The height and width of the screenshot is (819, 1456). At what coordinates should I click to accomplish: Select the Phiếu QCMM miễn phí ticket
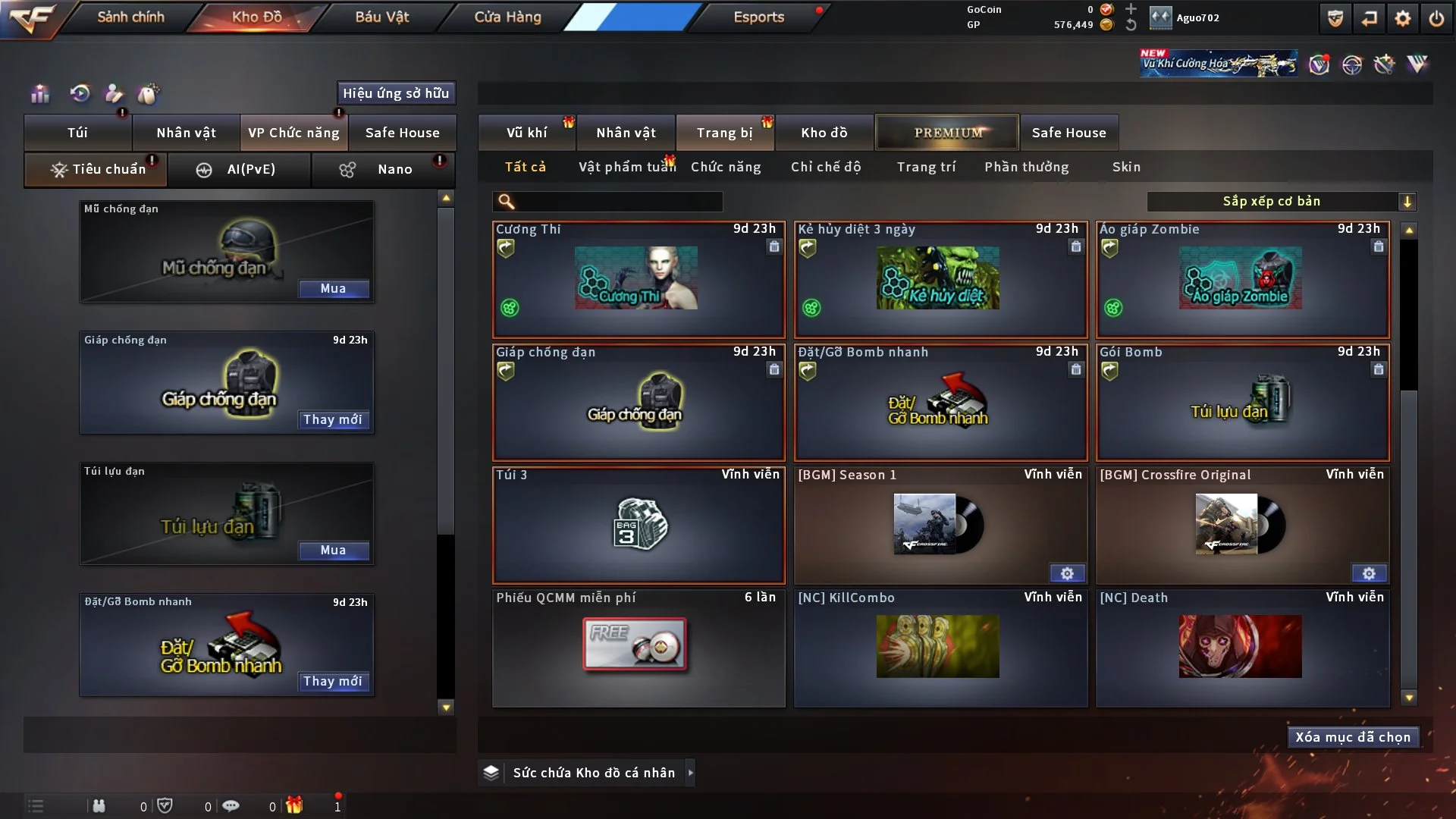pos(638,648)
